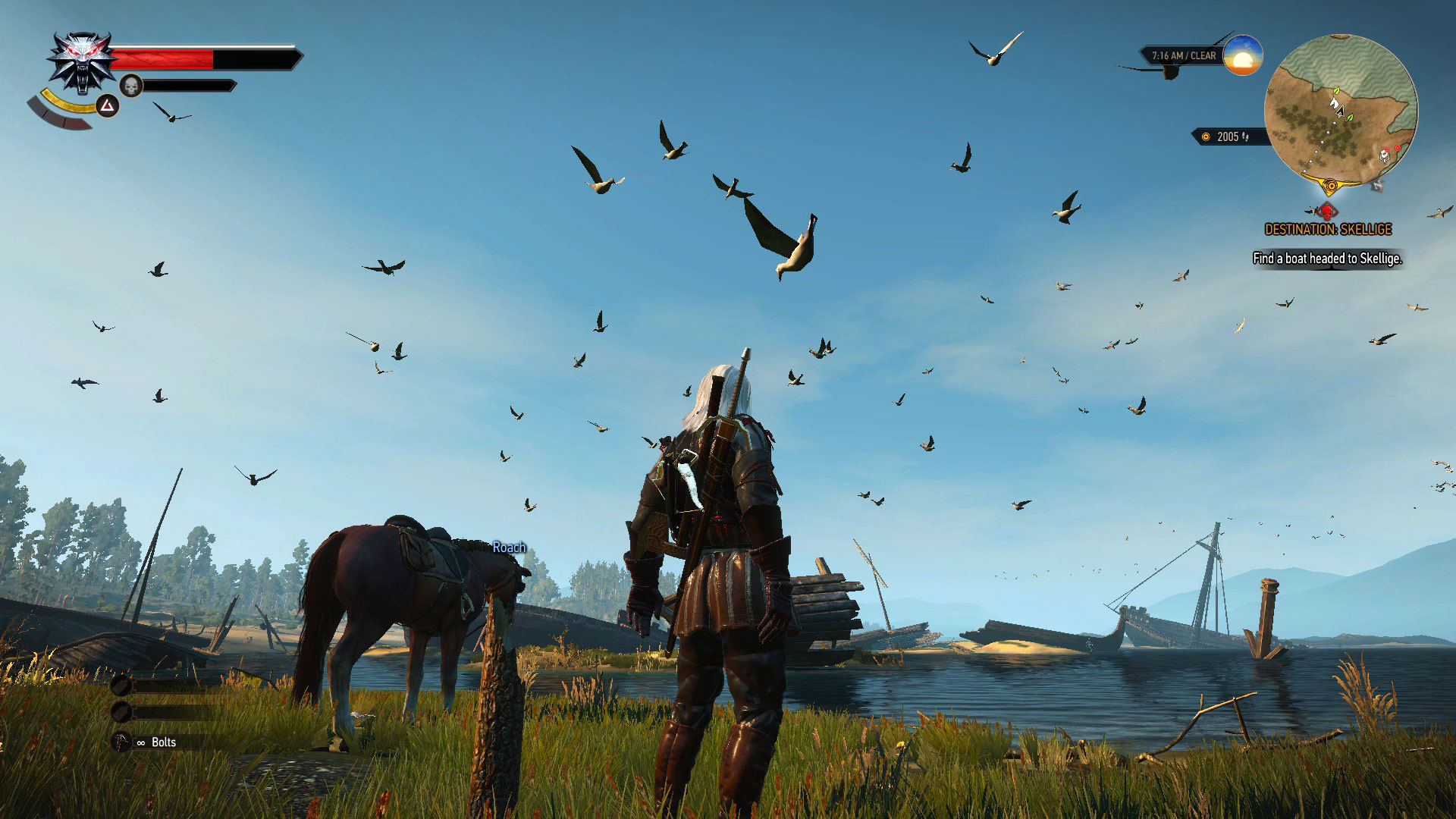The image size is (1456, 819).
Task: Click the yellow quest marker below the minimap
Action: click(1330, 186)
